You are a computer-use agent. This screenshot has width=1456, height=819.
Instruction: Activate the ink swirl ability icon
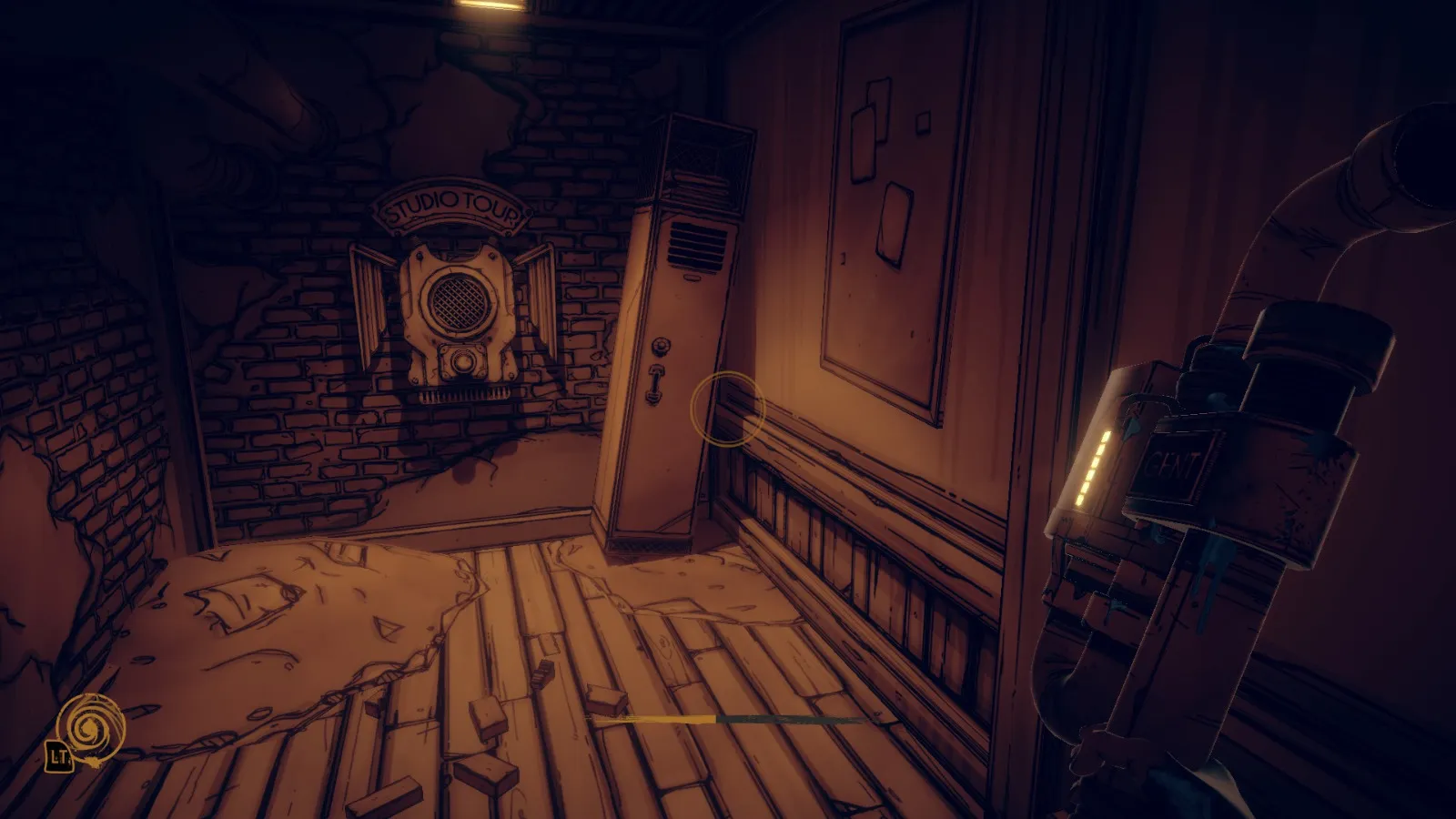pyautogui.click(x=89, y=726)
